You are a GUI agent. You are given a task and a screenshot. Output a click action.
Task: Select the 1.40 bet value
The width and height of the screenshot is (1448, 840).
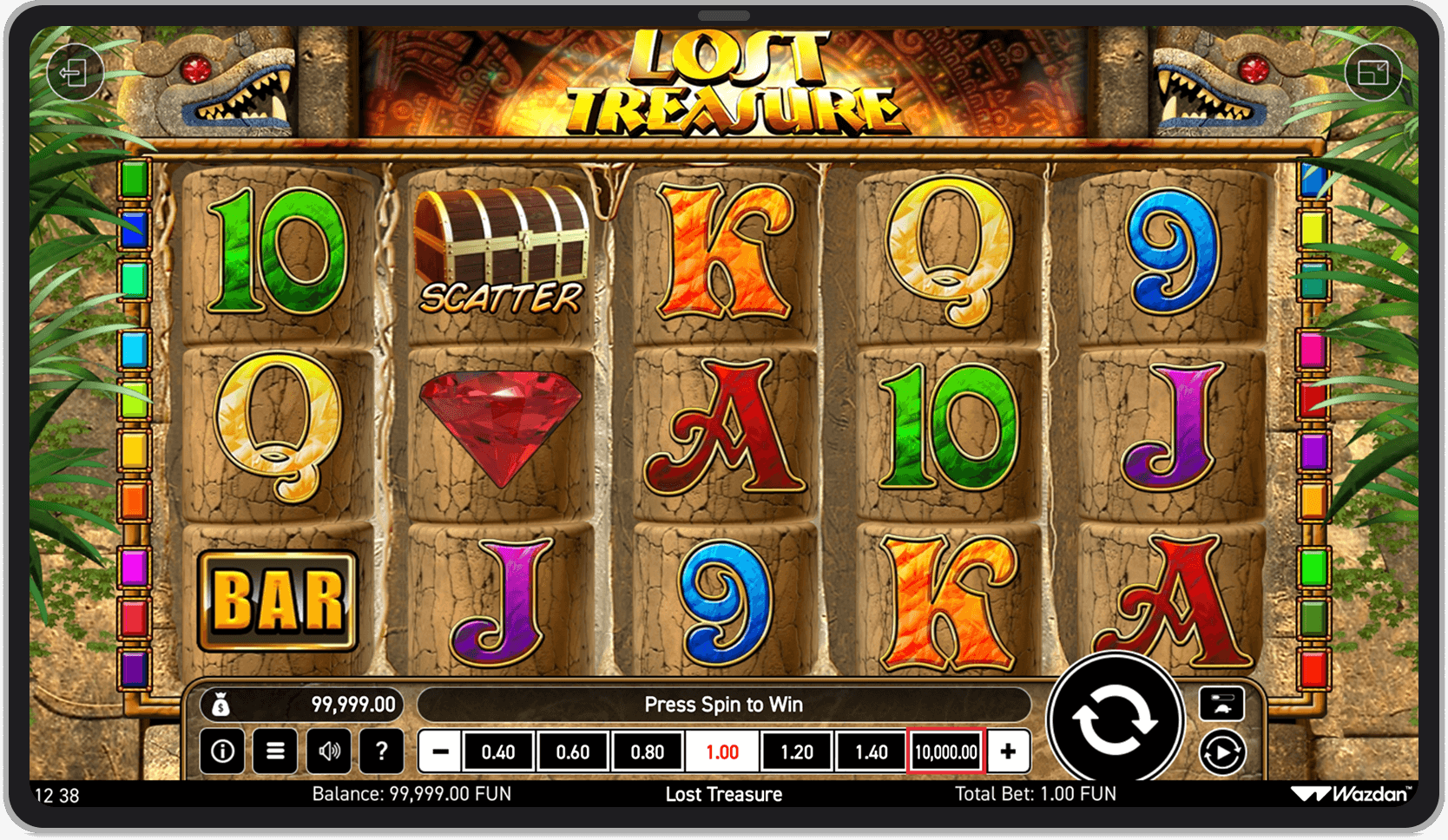(x=871, y=751)
